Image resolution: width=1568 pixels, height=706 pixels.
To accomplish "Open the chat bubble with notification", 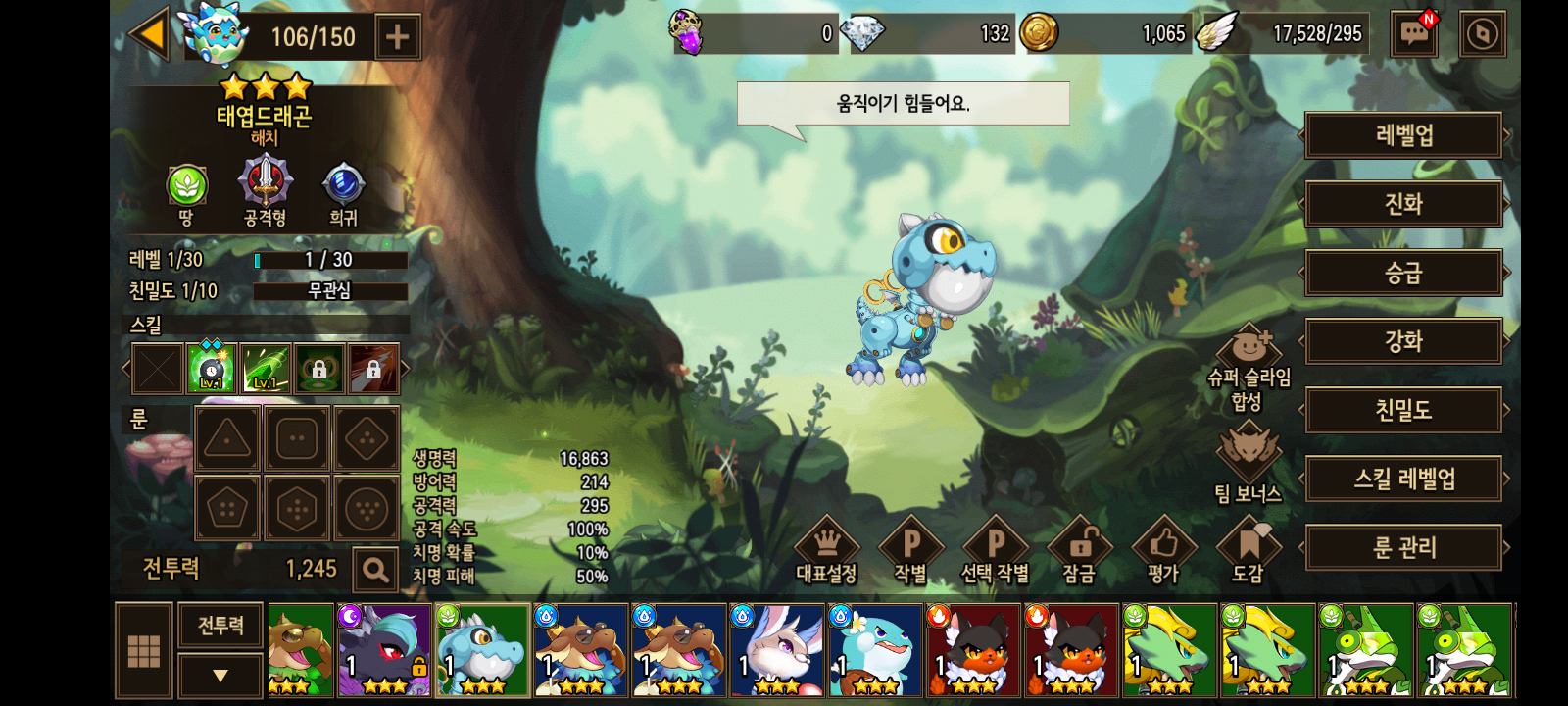I will [1414, 34].
